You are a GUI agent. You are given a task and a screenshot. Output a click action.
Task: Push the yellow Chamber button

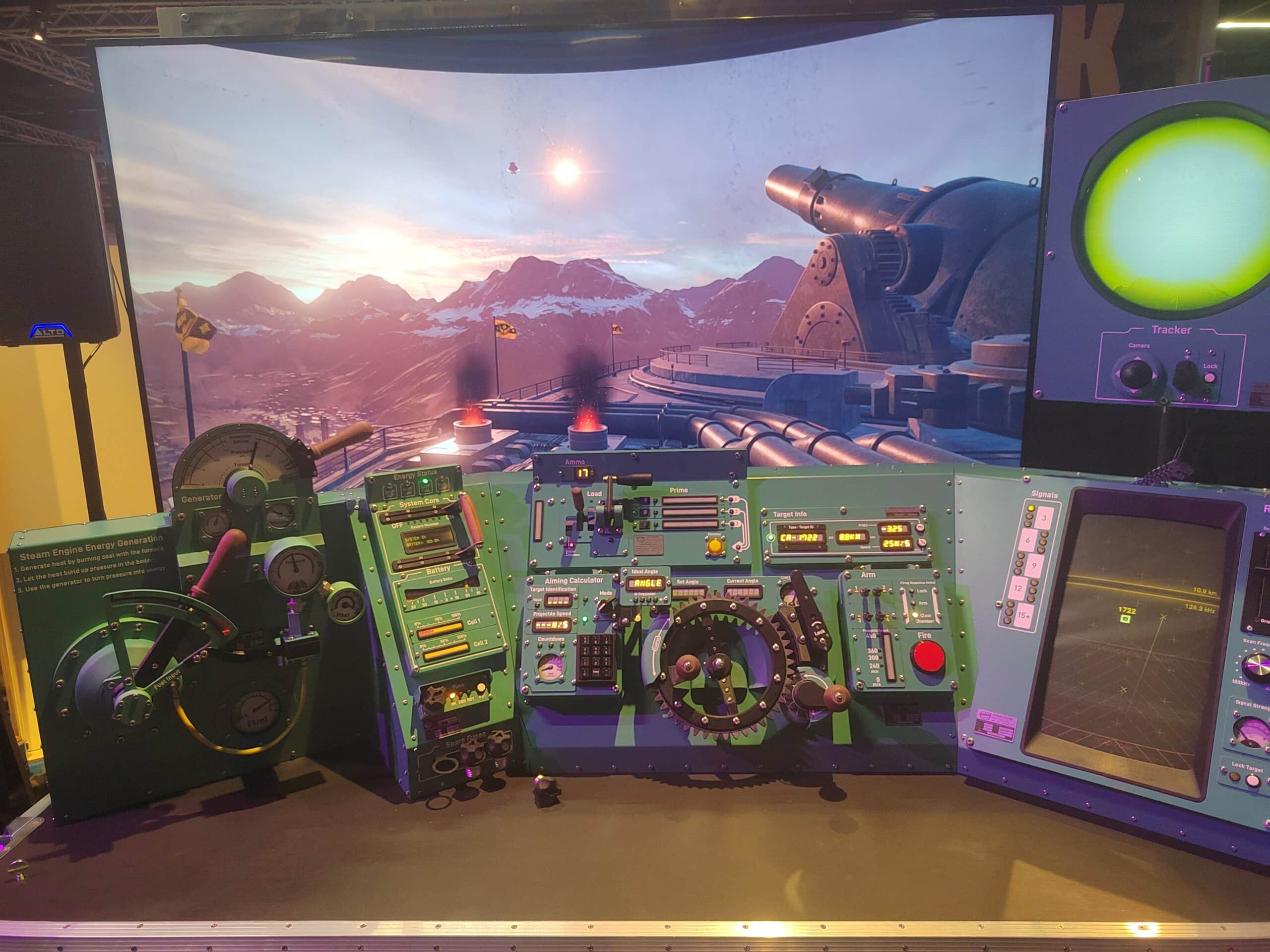pyautogui.click(x=715, y=546)
